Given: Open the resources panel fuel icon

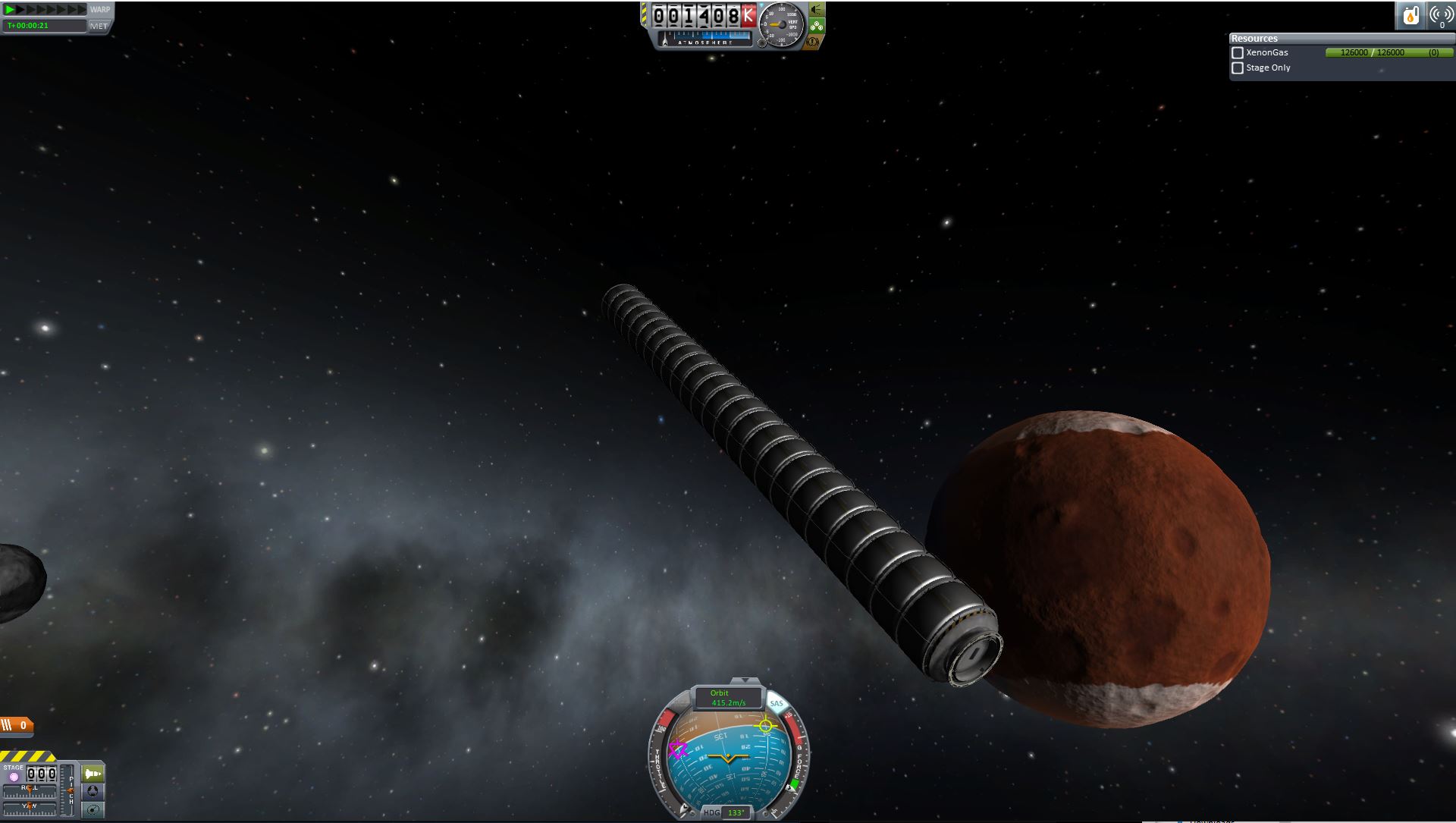Looking at the screenshot, I should (1410, 15).
